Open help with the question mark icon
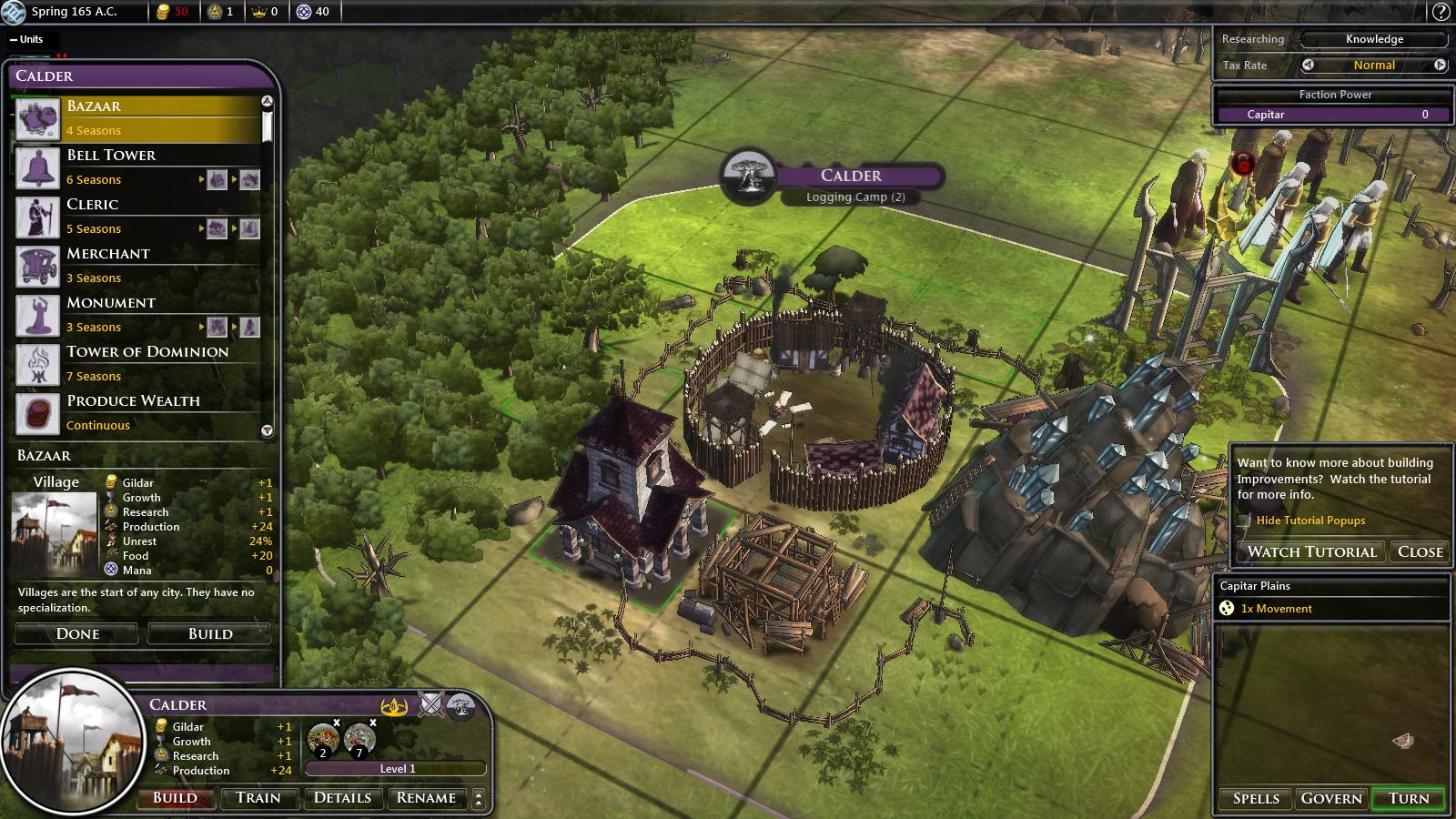 (x=1441, y=12)
